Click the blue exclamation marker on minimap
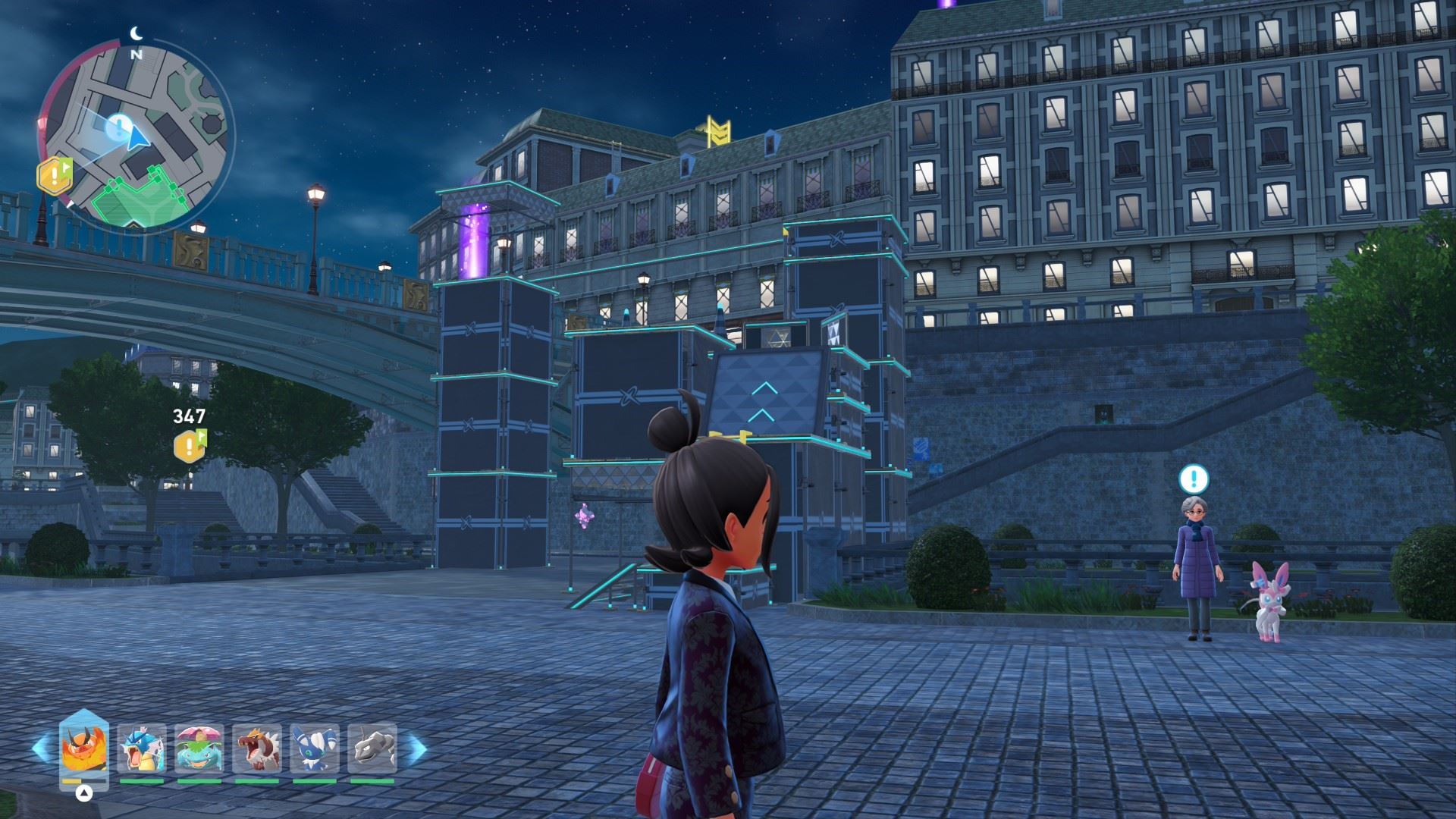Screen dimensions: 1456x819 pos(118,128)
